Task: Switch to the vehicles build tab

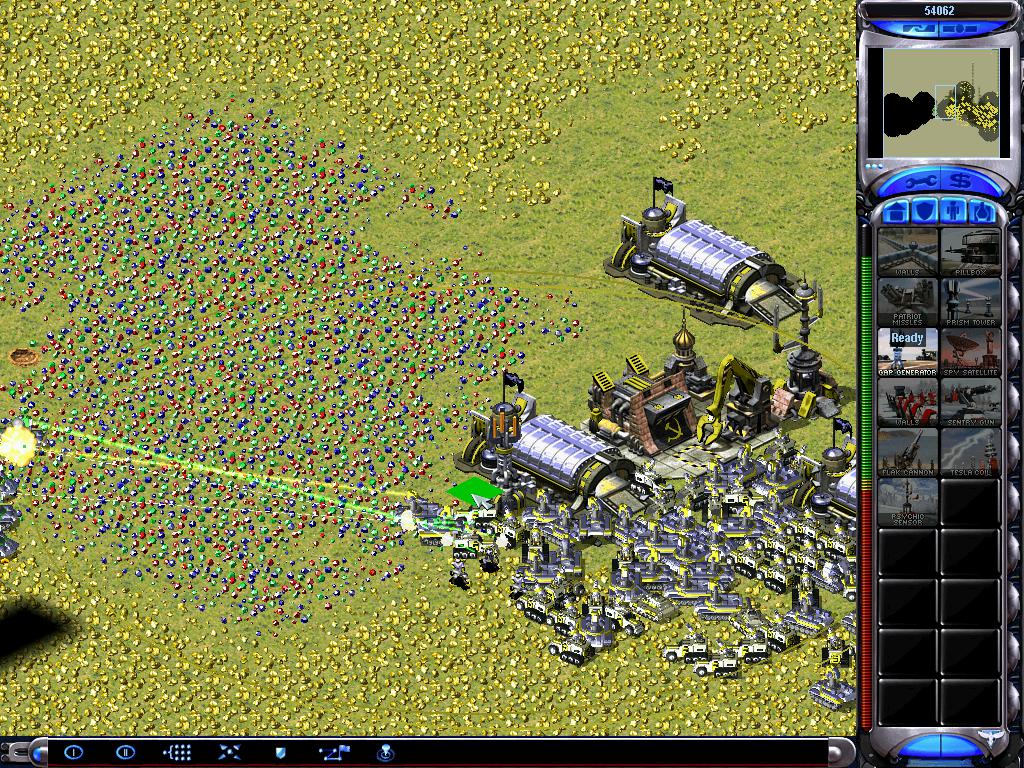Action: 984,212
